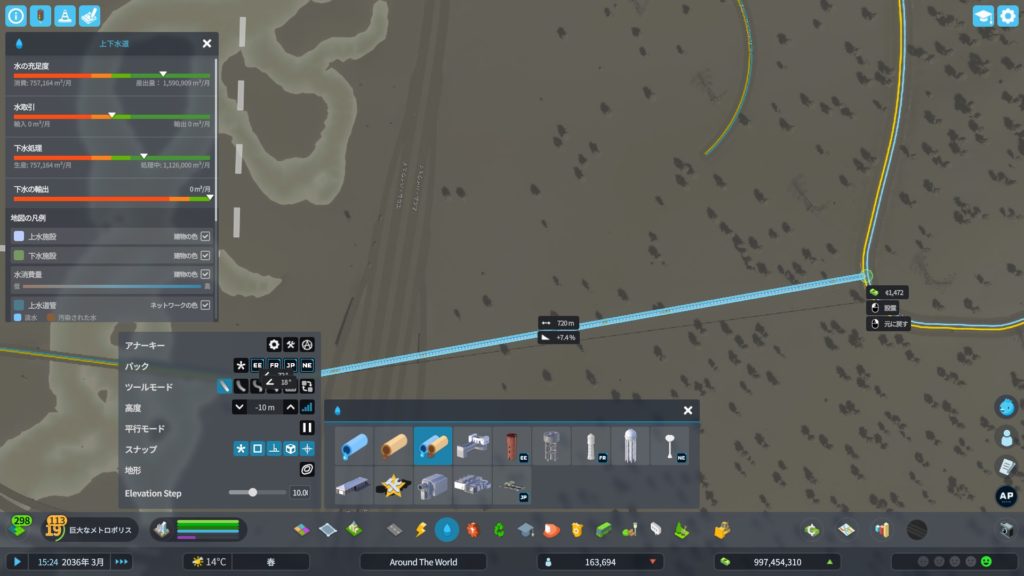Select the combined water and sewage pipe
The height and width of the screenshot is (576, 1024).
pos(433,446)
